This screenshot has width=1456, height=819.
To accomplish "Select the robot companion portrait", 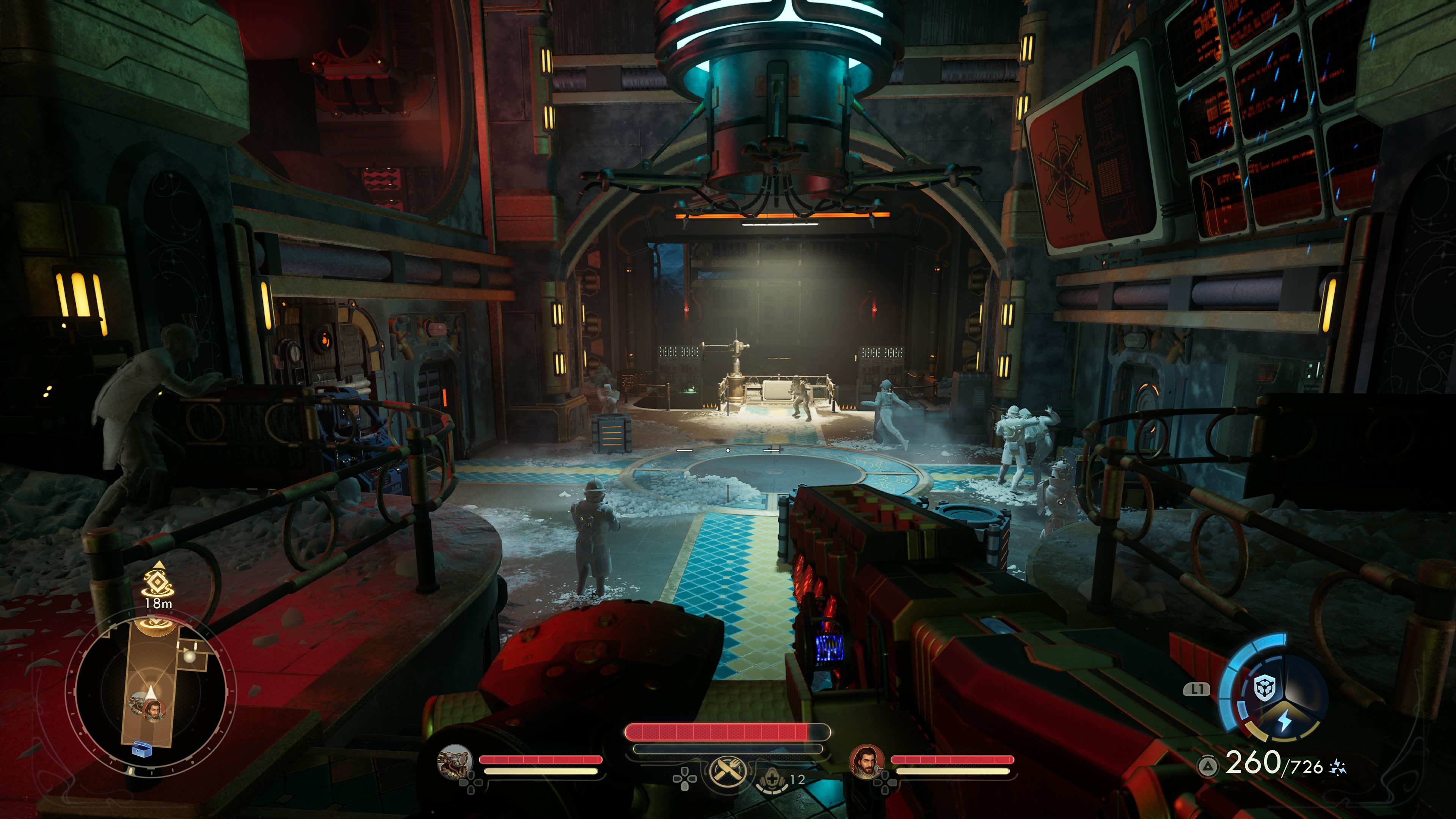I will pyautogui.click(x=455, y=761).
